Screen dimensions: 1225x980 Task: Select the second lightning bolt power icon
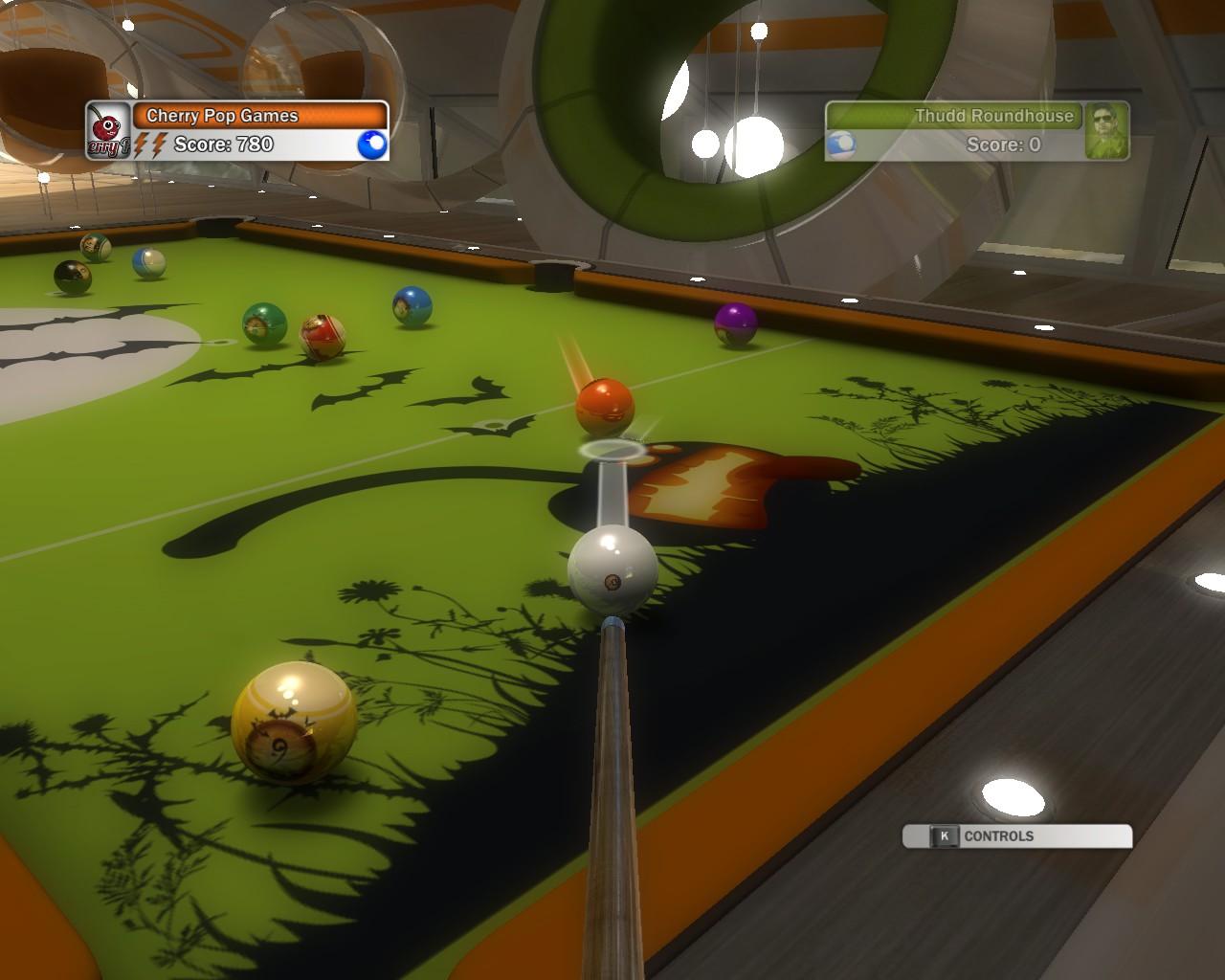[x=159, y=145]
